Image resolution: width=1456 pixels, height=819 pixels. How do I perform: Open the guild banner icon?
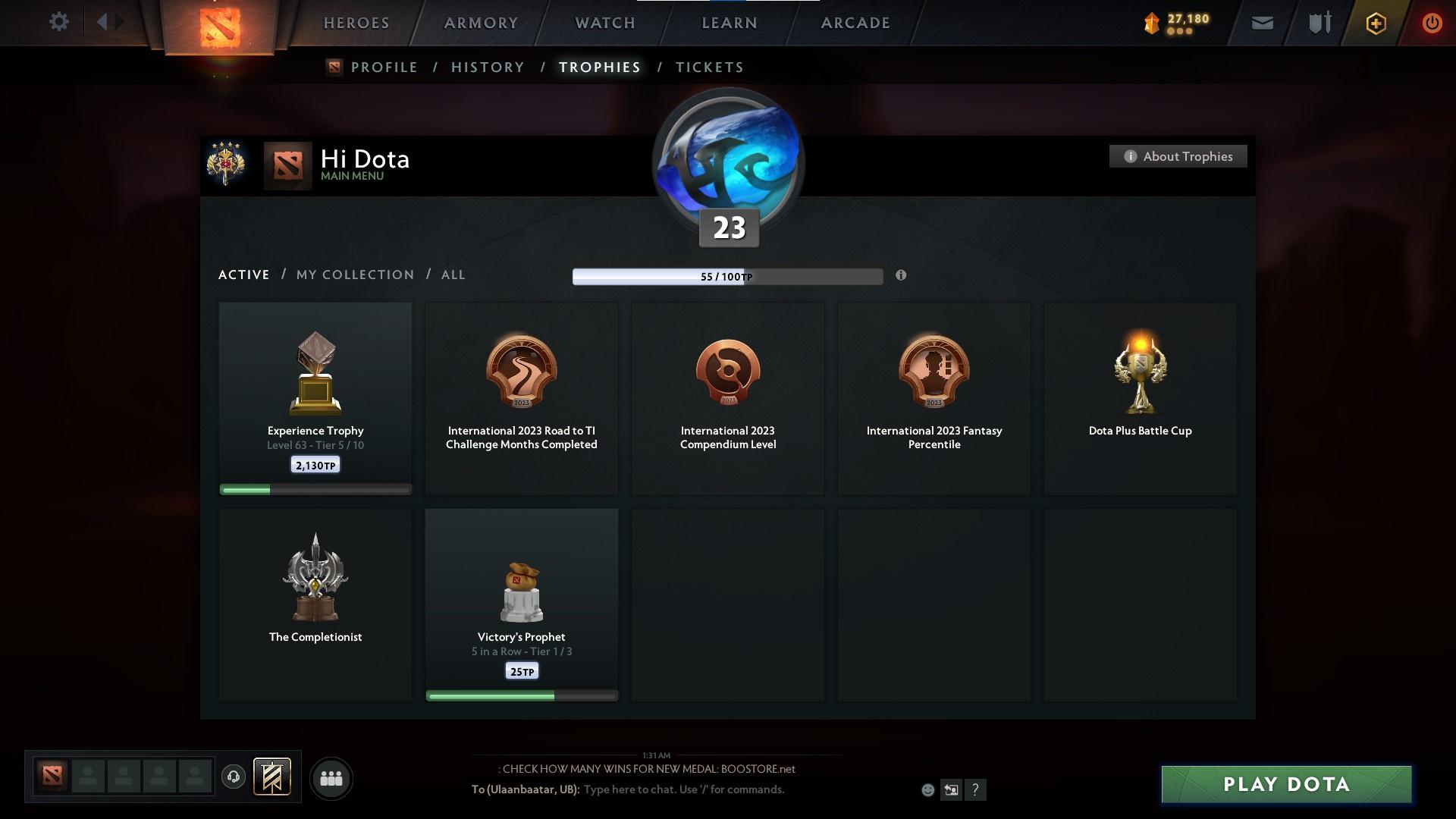coord(273,778)
